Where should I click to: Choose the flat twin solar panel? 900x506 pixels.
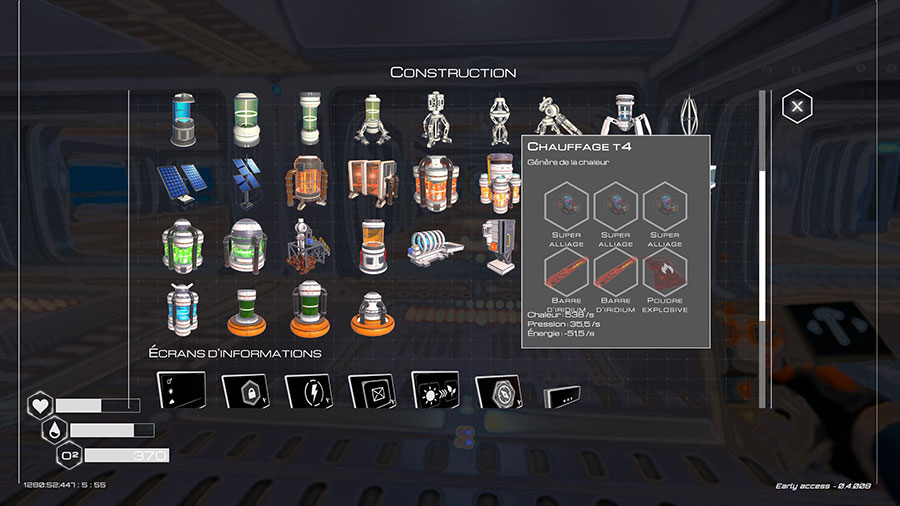click(181, 180)
